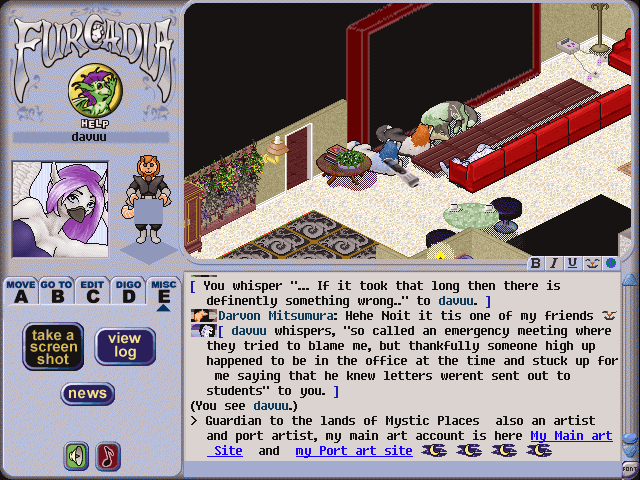Click the davuu portrait image

point(59,209)
